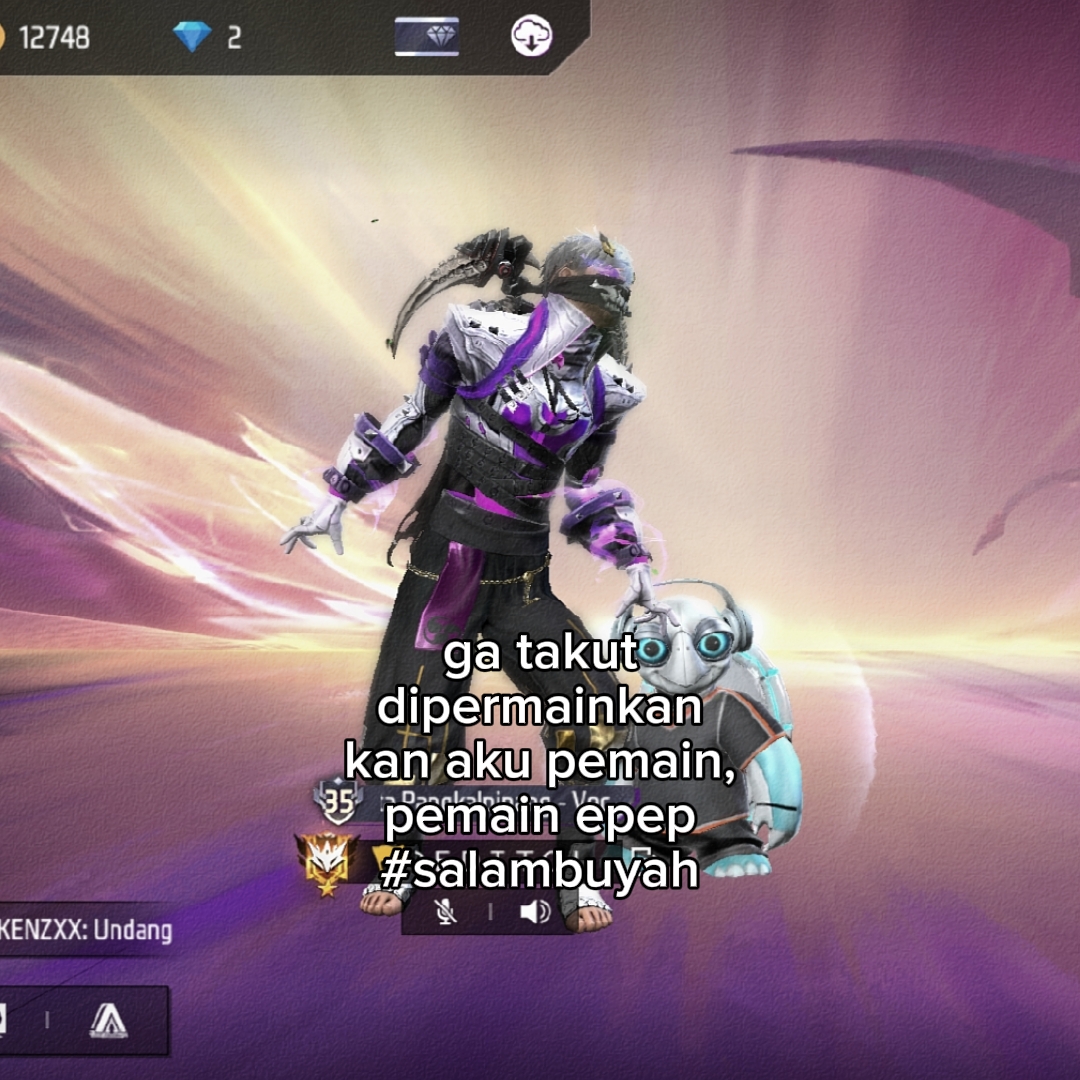
Task: Open the gold rank emblem badge
Action: (x=327, y=862)
